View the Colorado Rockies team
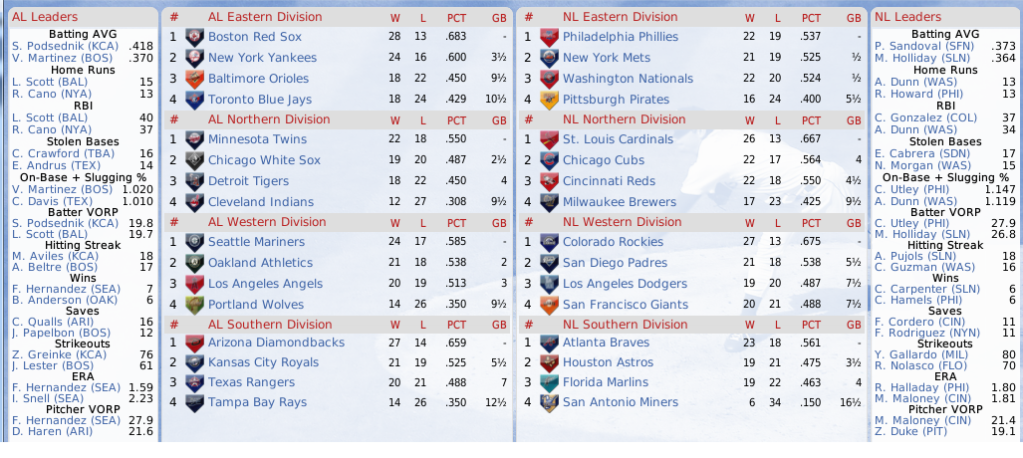Viewport: 1023px width, 458px height. coord(614,241)
